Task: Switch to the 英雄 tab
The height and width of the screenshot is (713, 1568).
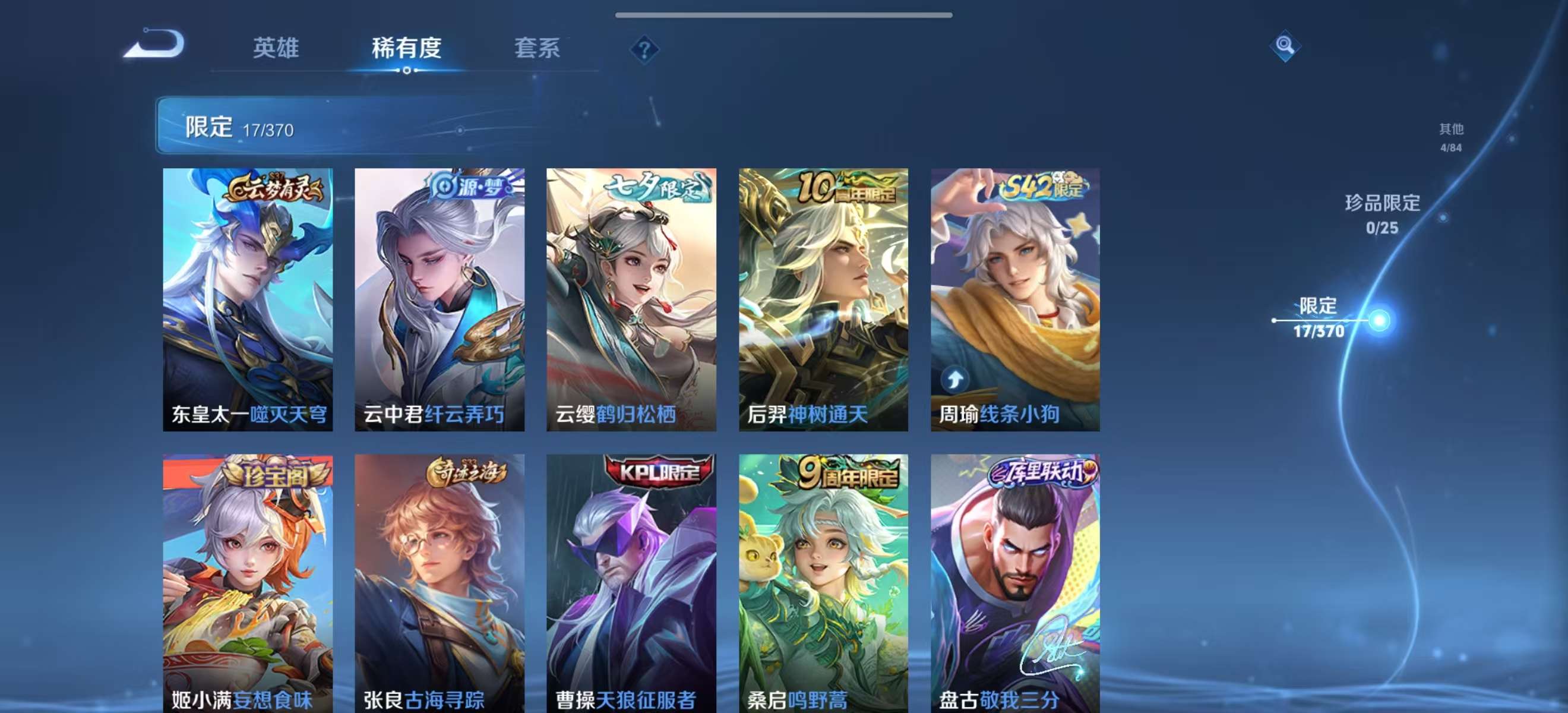Action: [277, 50]
